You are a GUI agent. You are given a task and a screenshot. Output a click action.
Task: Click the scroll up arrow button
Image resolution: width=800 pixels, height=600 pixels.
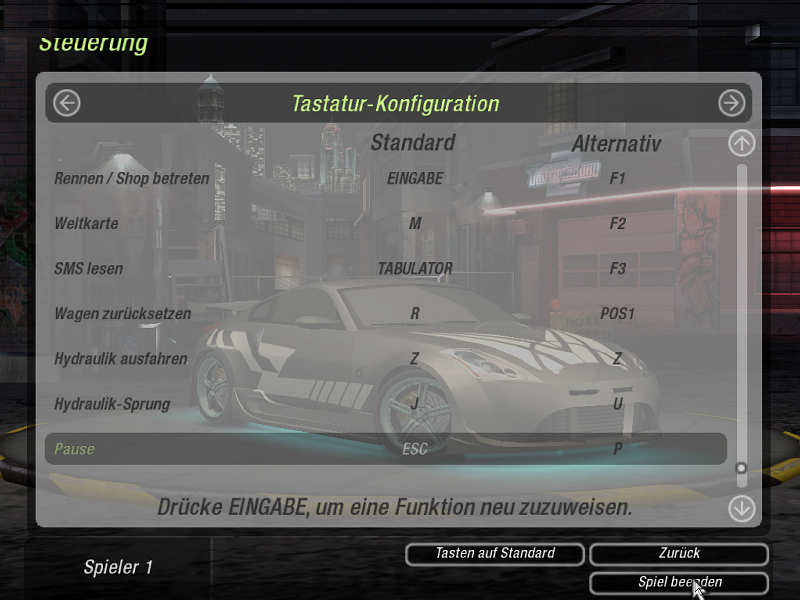point(741,143)
